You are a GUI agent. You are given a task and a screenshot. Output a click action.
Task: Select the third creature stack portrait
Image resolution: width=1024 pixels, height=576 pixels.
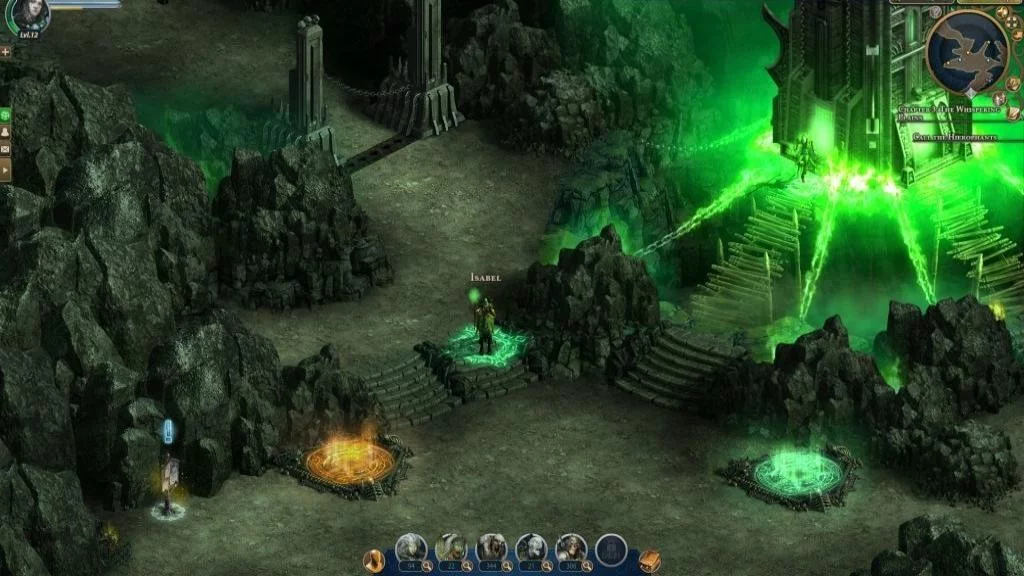491,547
